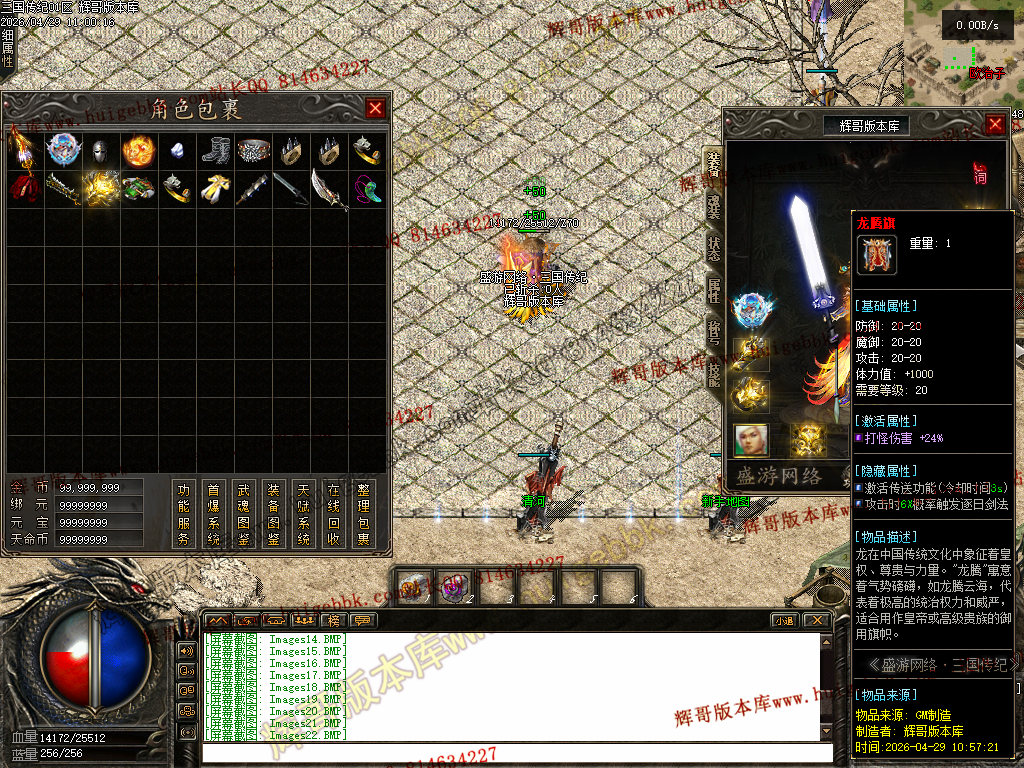The image size is (1024, 768).
Task: Open the 功能服务 menu
Action: 183,514
